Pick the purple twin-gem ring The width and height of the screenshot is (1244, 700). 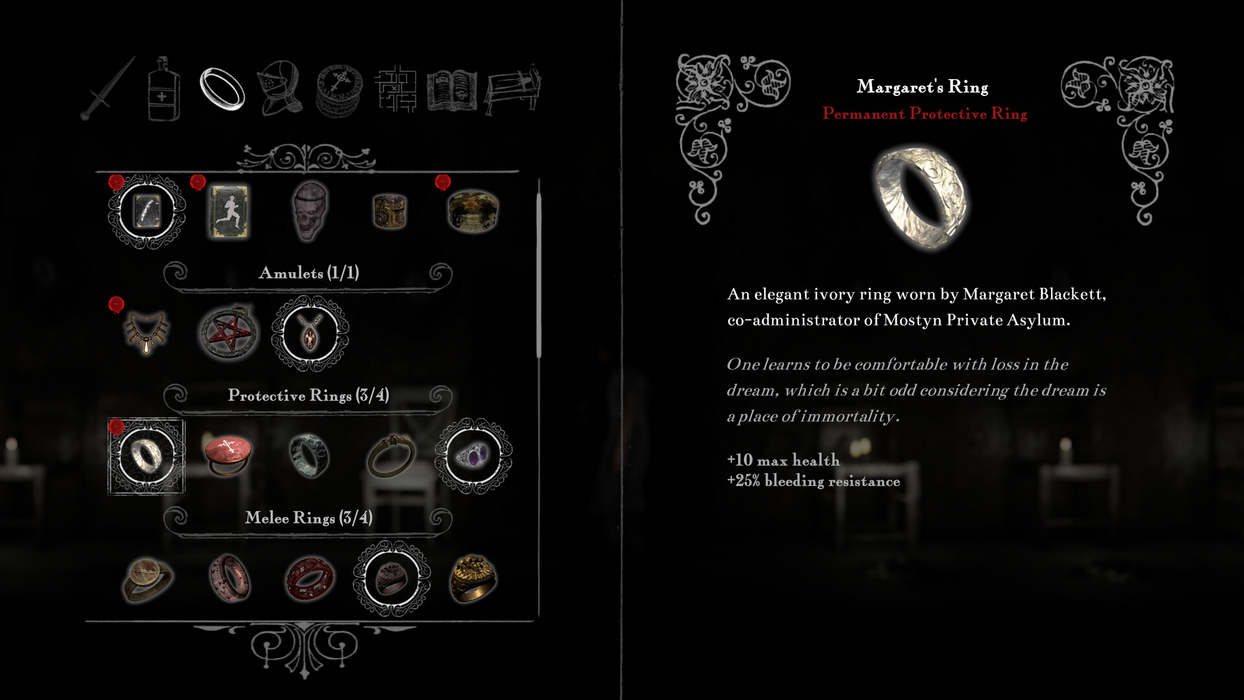[x=473, y=455]
